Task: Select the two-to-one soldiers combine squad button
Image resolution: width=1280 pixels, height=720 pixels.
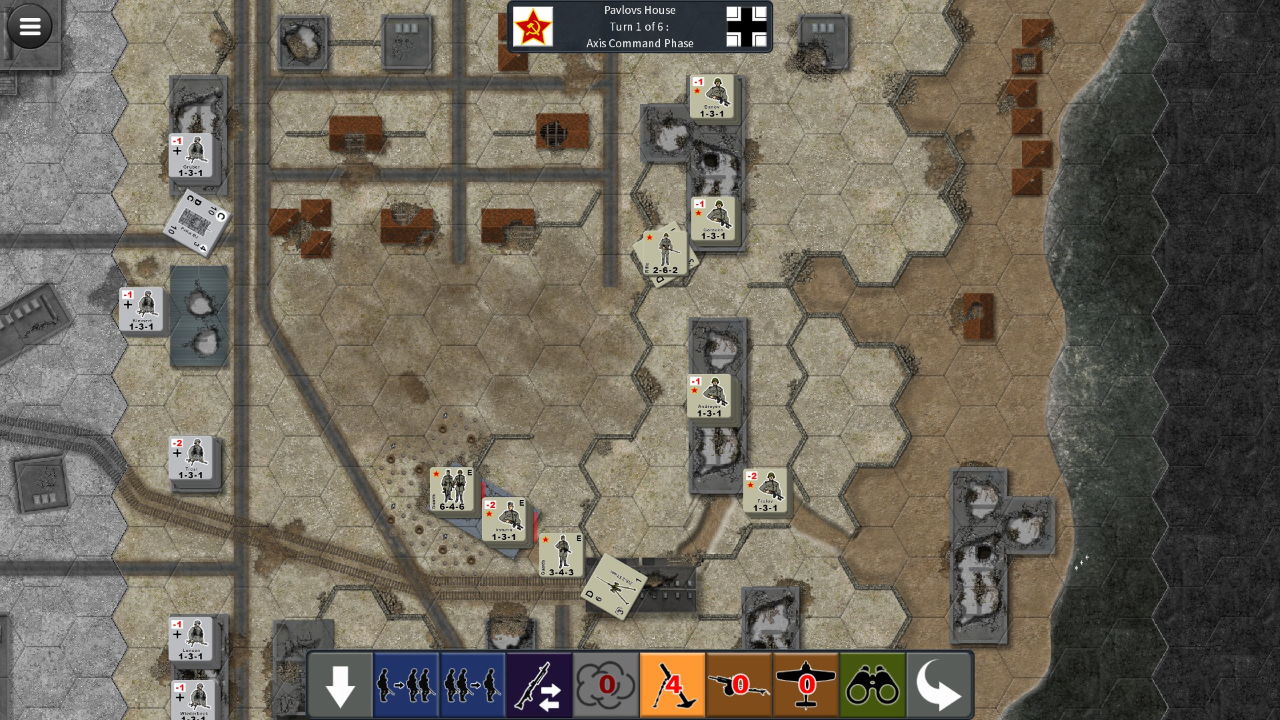Action: point(472,686)
